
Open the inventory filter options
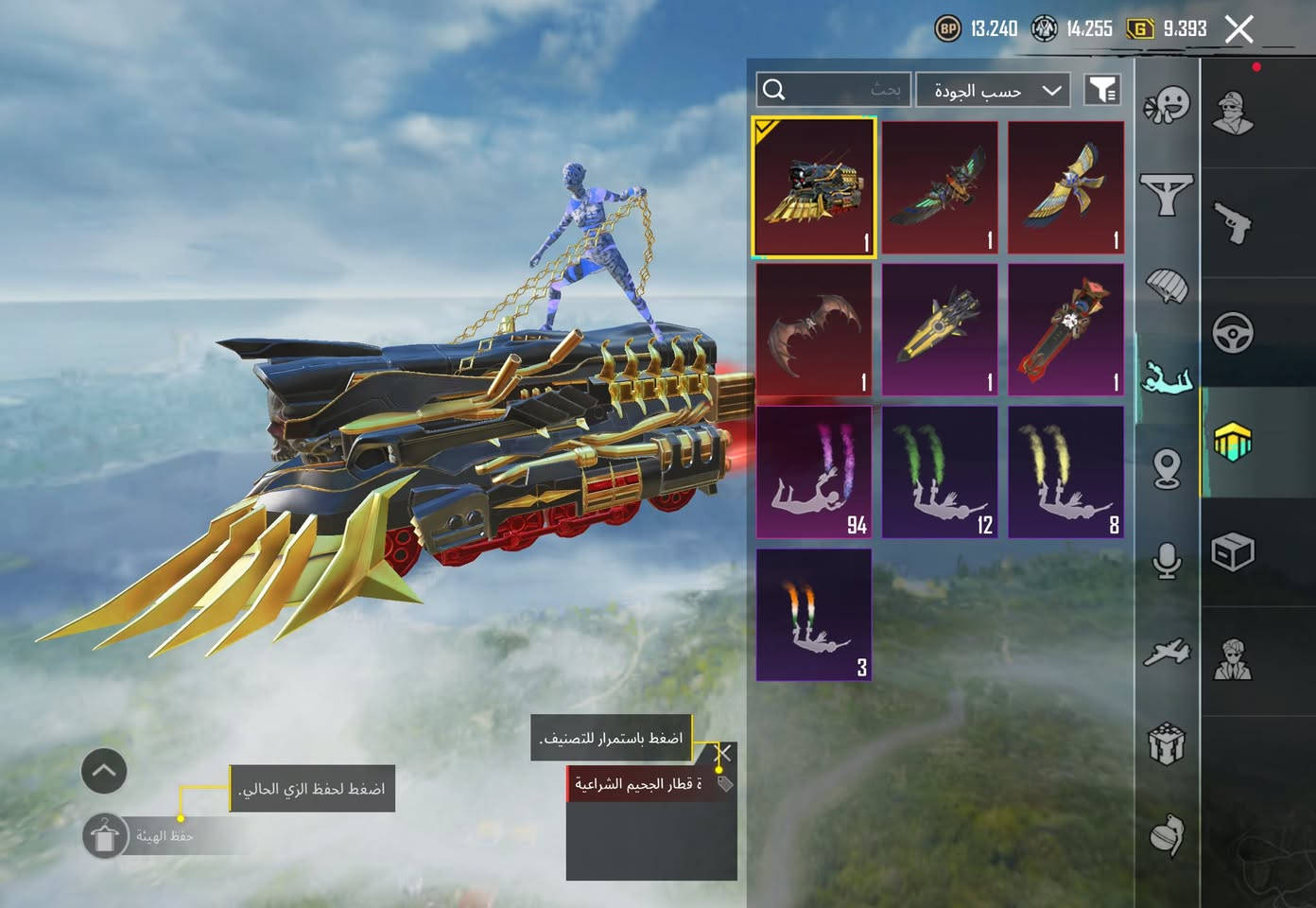coord(1101,90)
